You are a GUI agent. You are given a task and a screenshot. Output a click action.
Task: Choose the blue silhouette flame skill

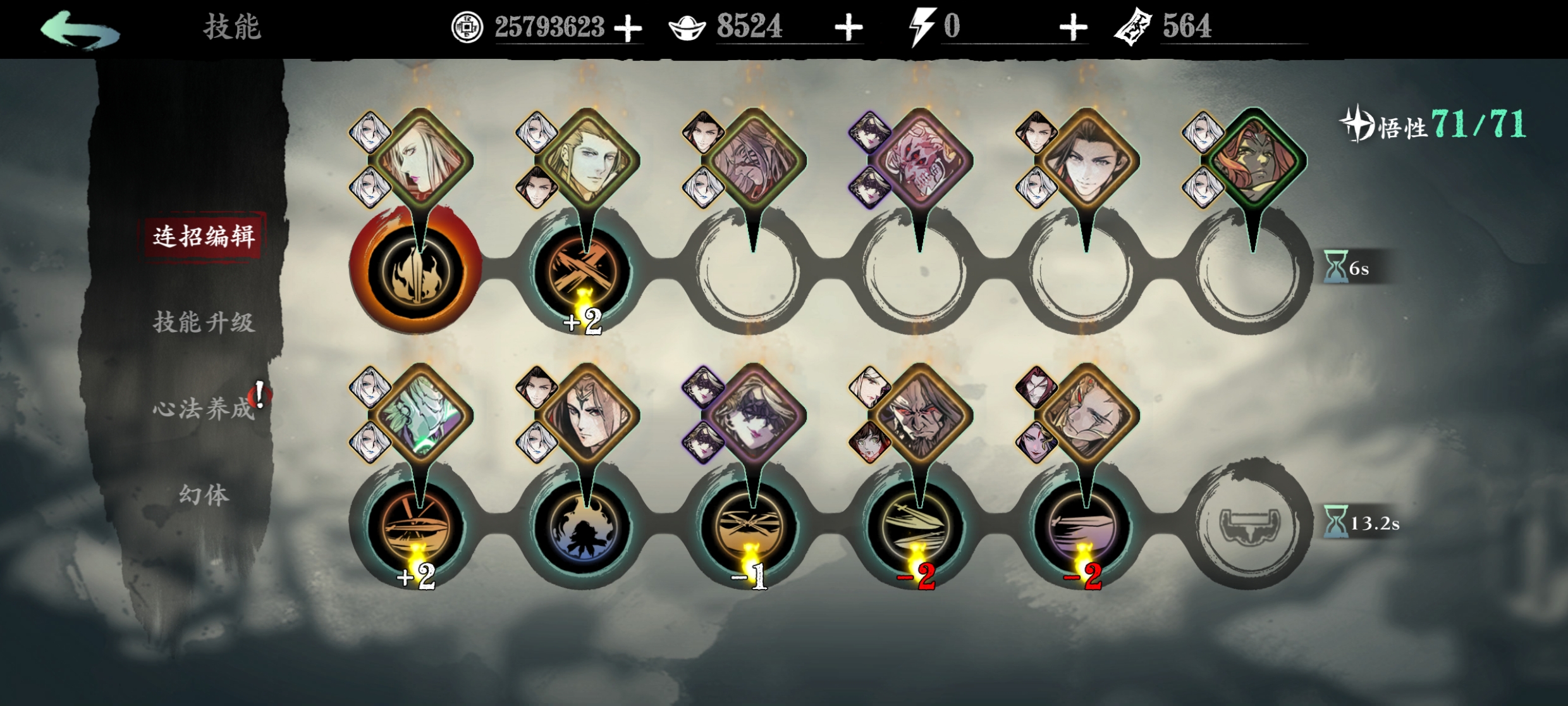click(x=583, y=526)
